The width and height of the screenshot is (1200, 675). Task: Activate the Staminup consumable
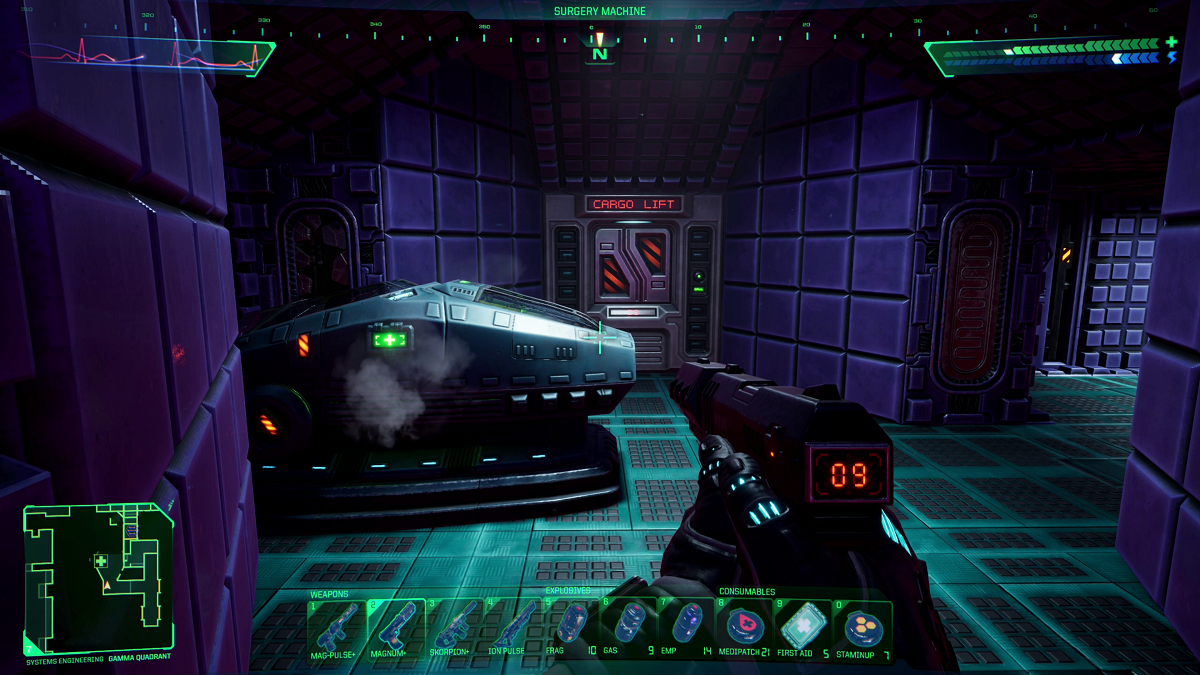coord(862,627)
